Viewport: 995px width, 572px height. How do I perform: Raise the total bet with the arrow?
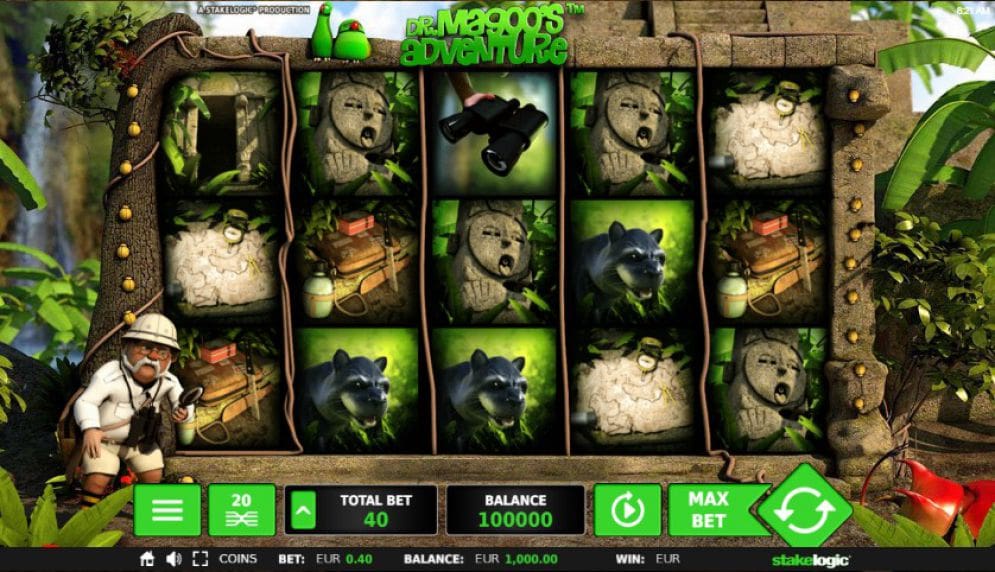click(300, 511)
